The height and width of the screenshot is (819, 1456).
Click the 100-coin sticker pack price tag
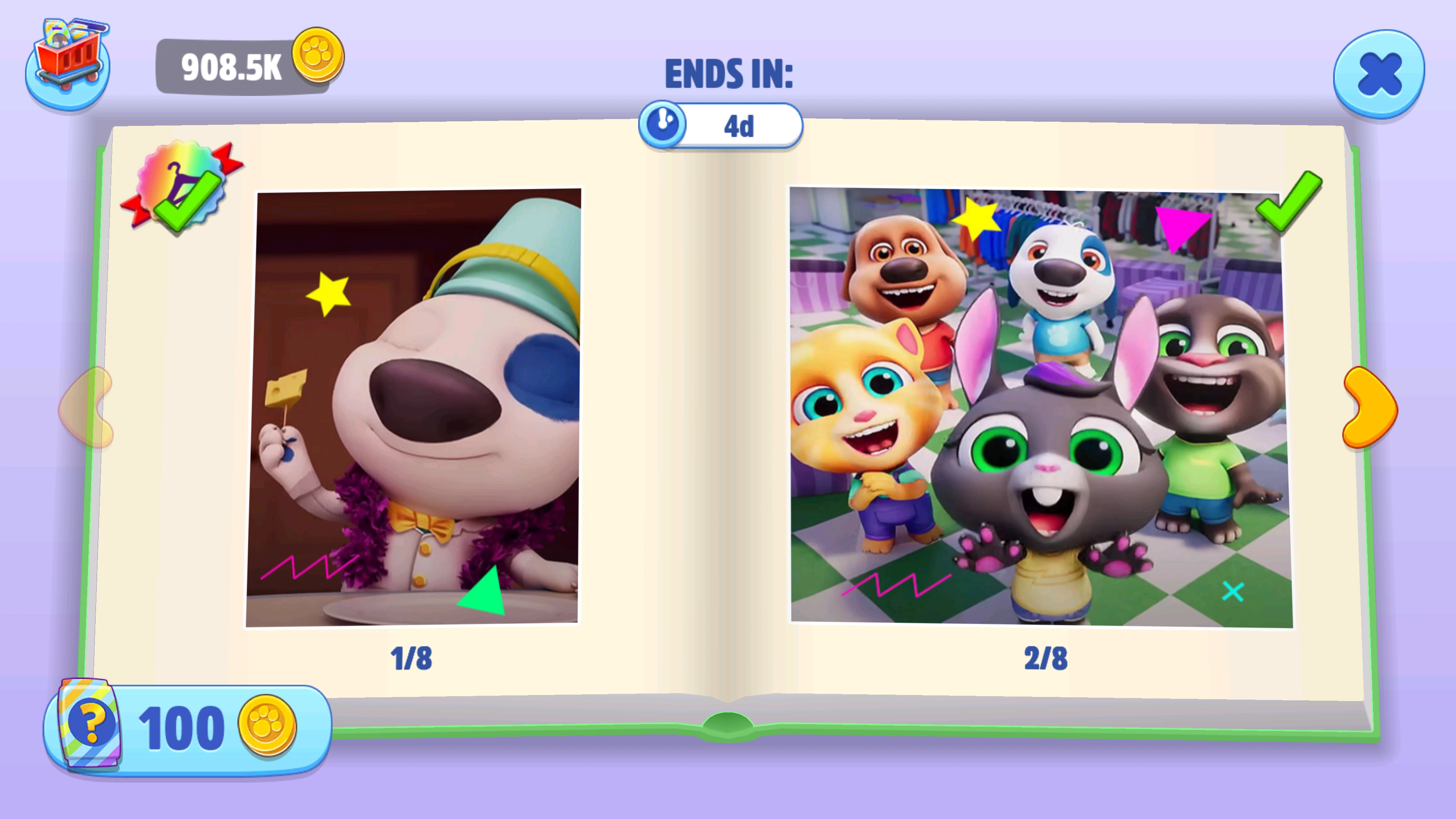click(x=187, y=726)
